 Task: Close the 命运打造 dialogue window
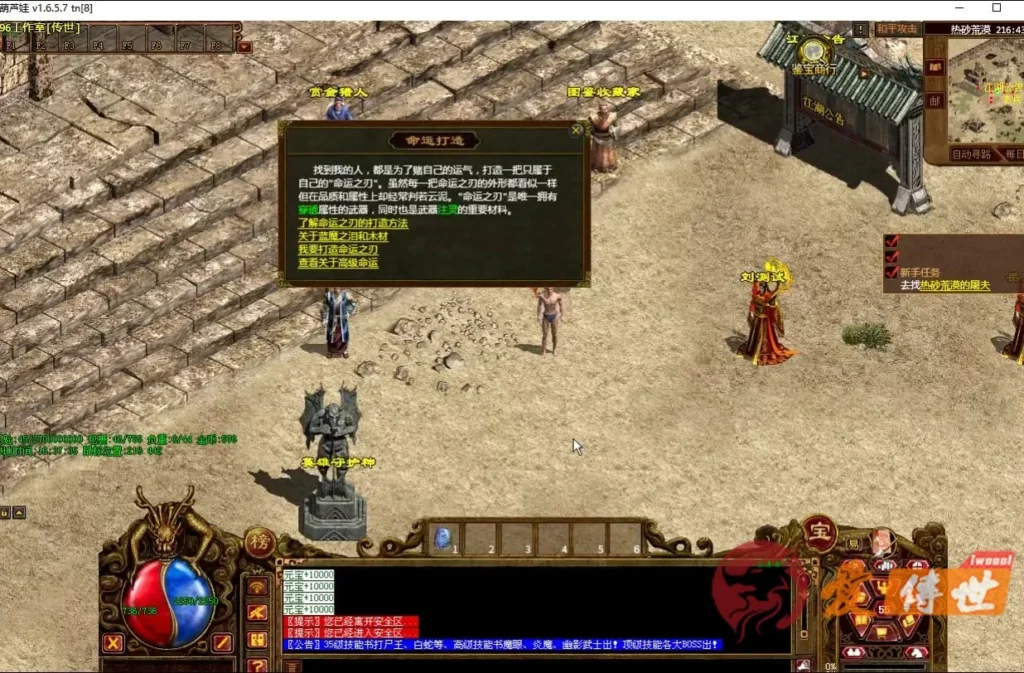576,129
